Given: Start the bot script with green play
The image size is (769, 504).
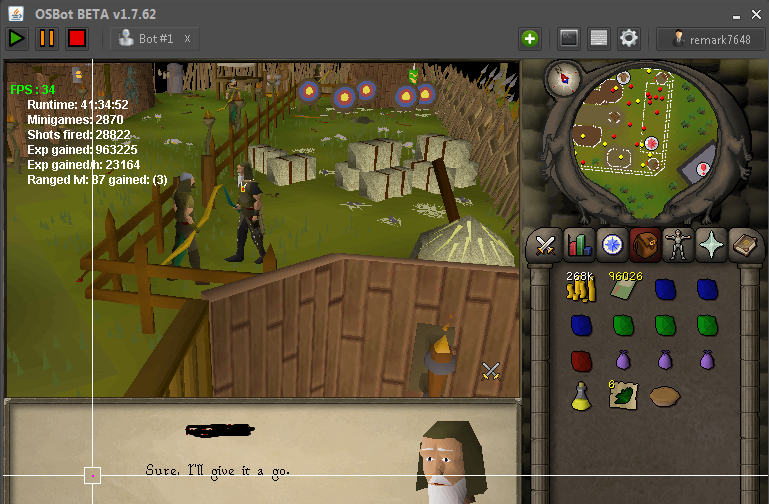Looking at the screenshot, I should click(17, 39).
